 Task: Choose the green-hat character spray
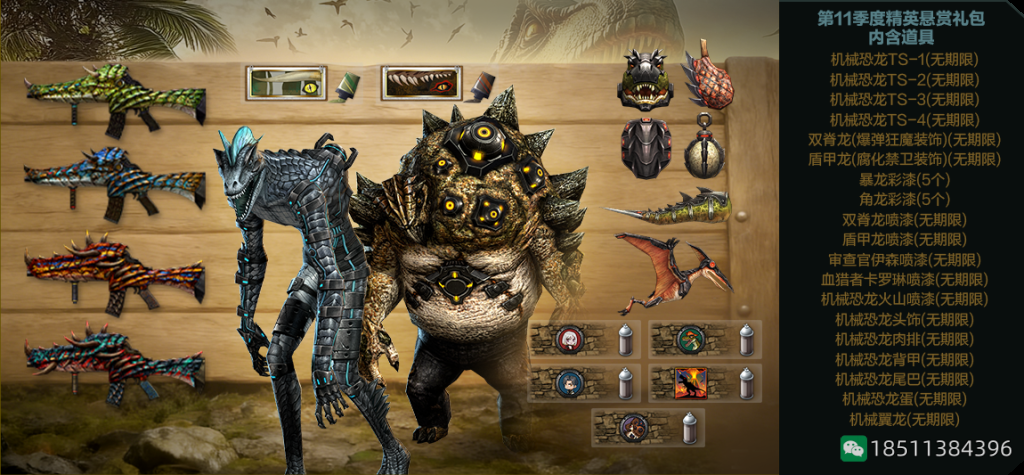691,340
